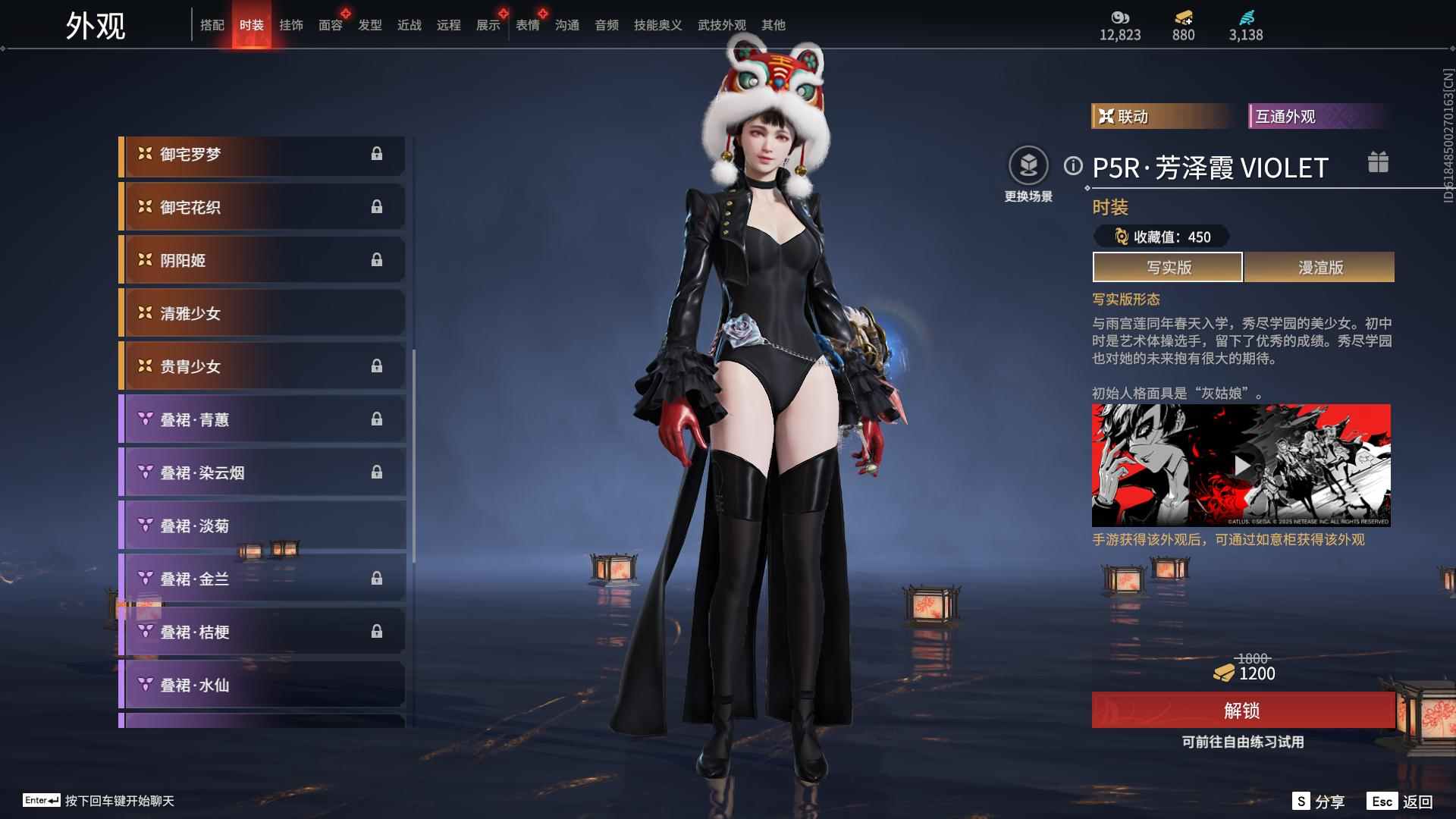Choose the 御宅罗梦 outfit entry
The image size is (1456, 819).
(x=262, y=155)
